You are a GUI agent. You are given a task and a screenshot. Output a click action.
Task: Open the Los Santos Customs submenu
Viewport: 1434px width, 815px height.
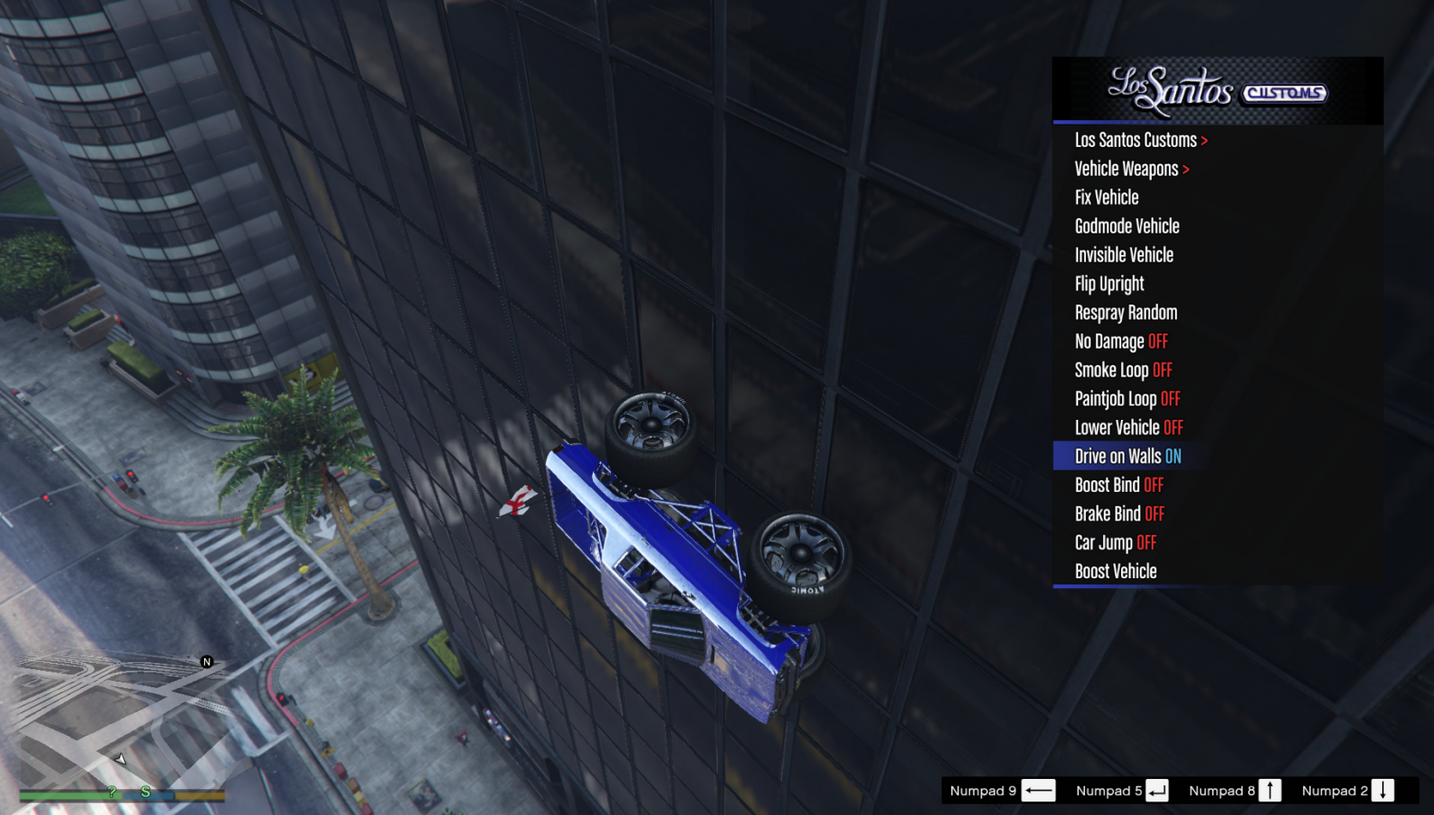[1141, 140]
